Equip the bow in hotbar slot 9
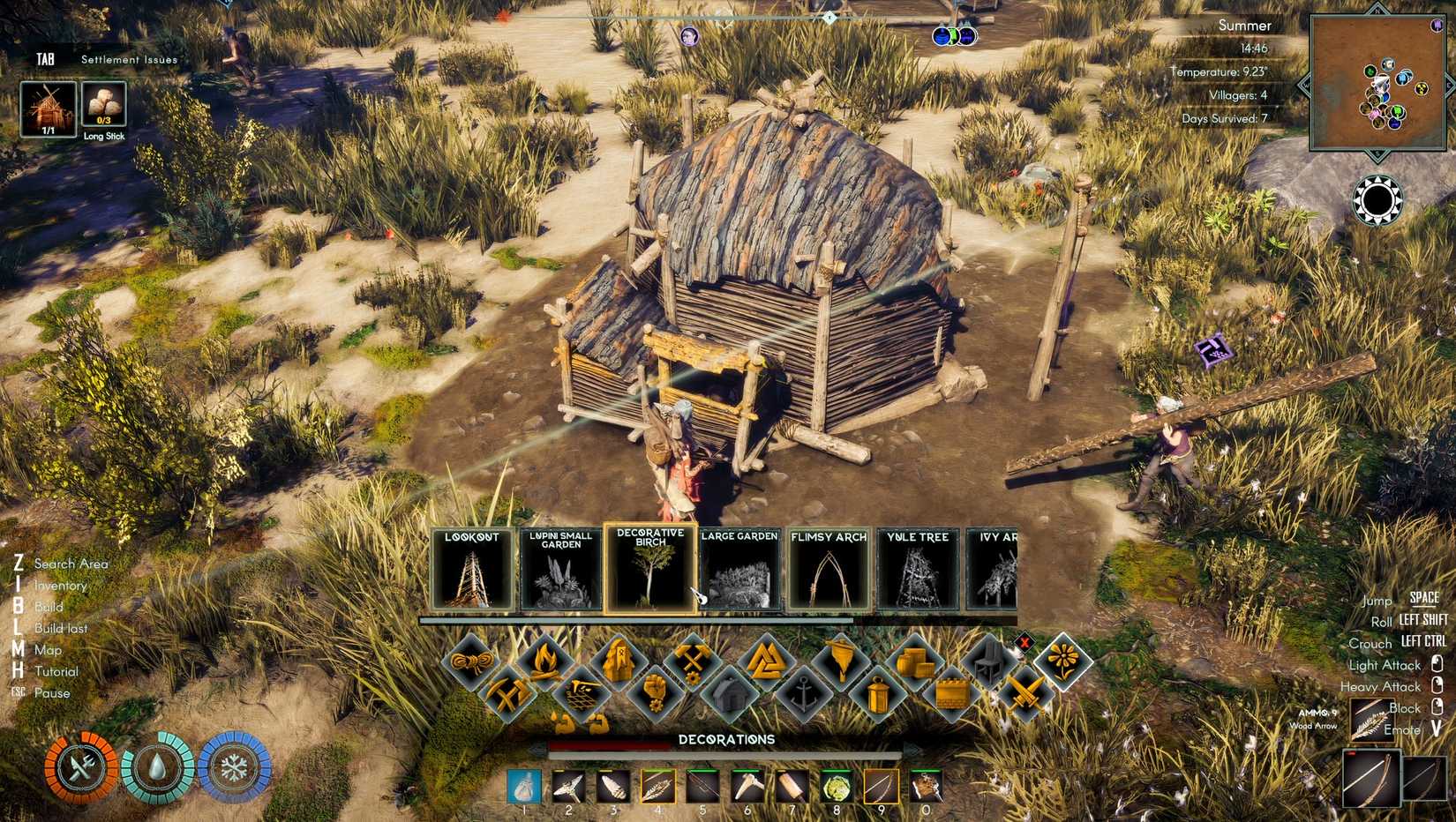The height and width of the screenshot is (822, 1456). [881, 784]
